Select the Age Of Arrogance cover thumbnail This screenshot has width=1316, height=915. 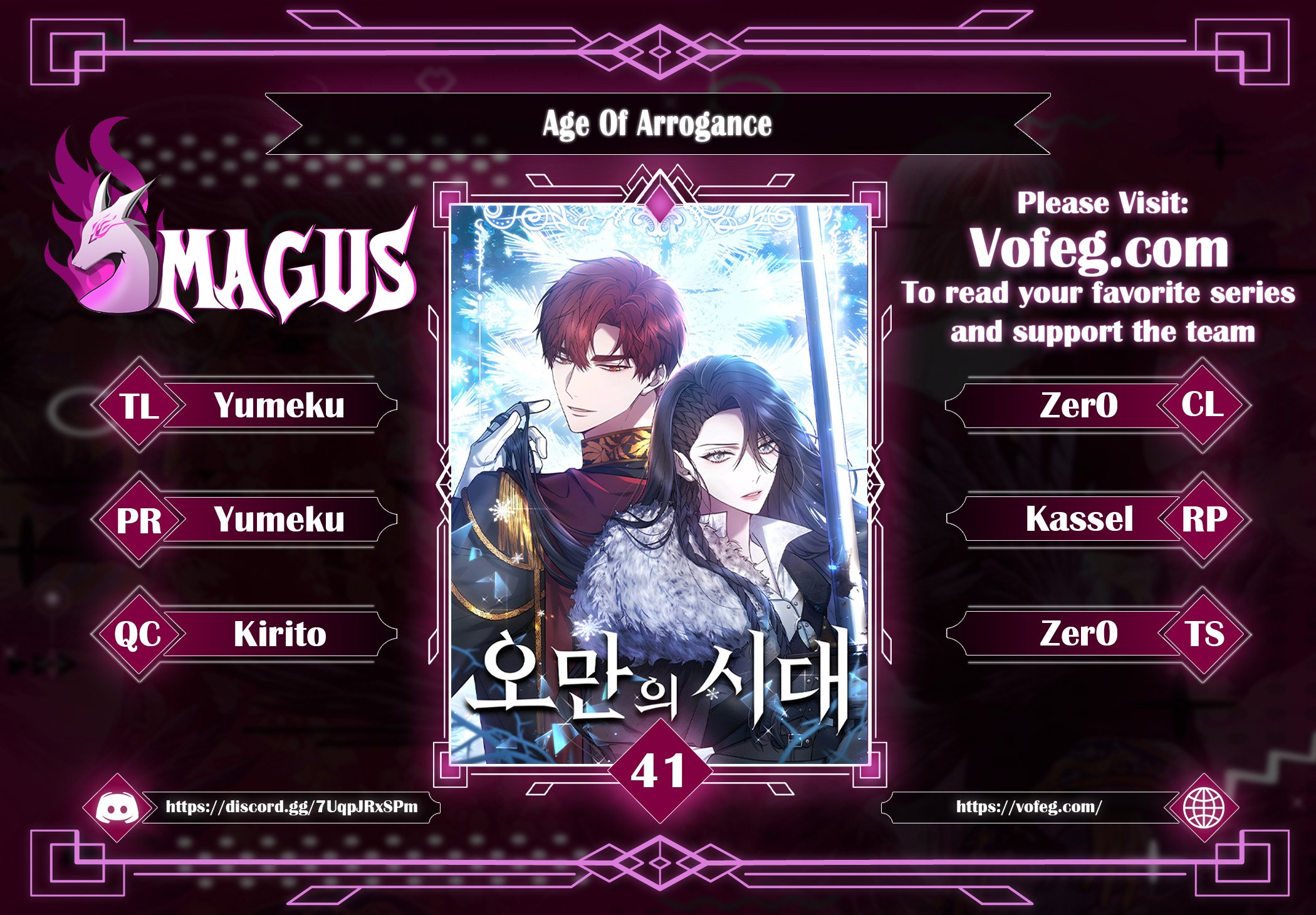659,483
